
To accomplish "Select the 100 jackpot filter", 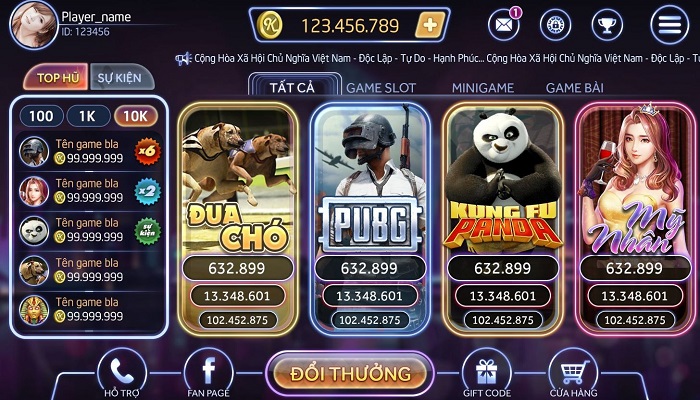I will tap(41, 116).
